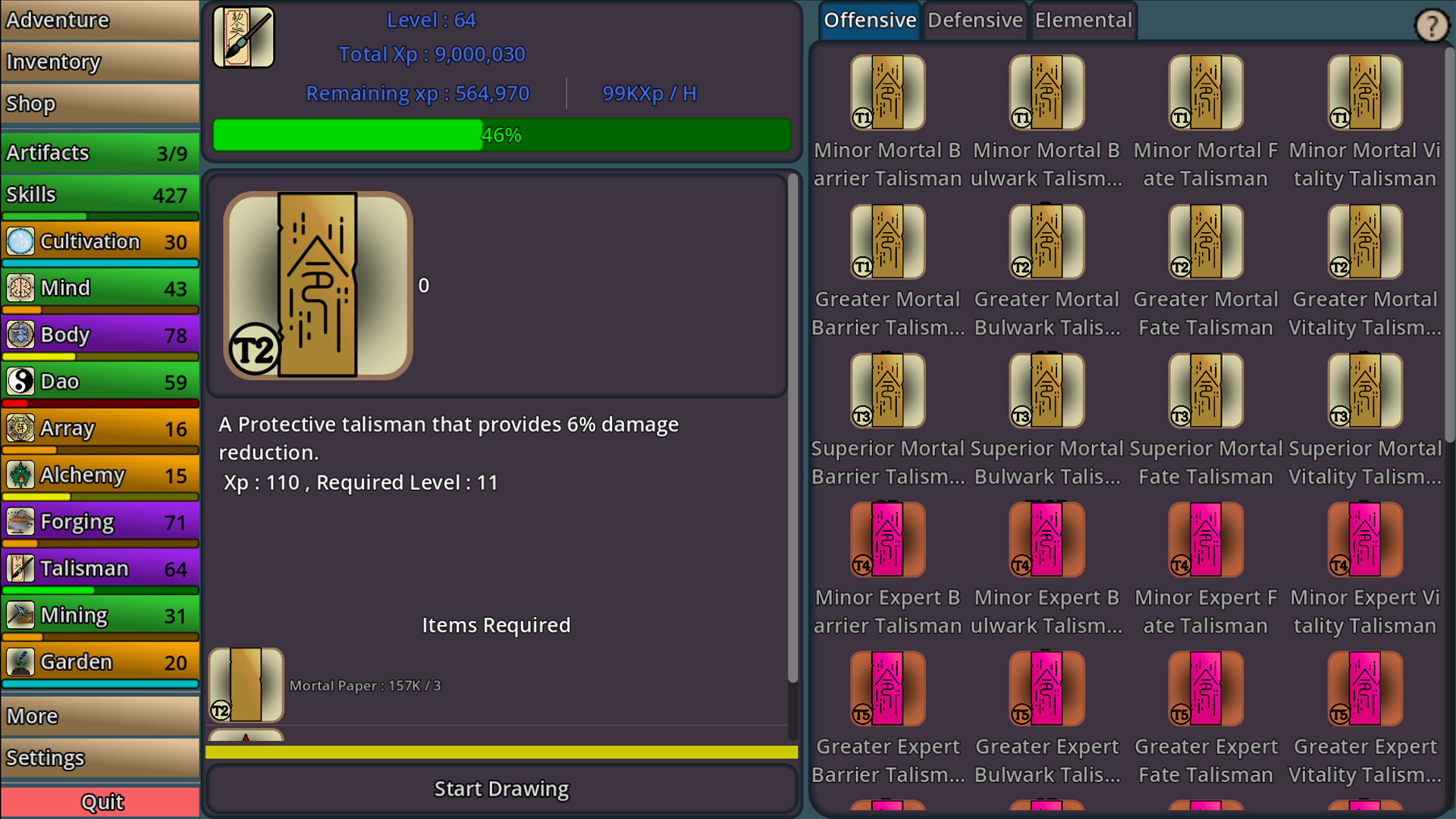Select the Superior Mortal Vitality Talisman icon

[x=1363, y=391]
